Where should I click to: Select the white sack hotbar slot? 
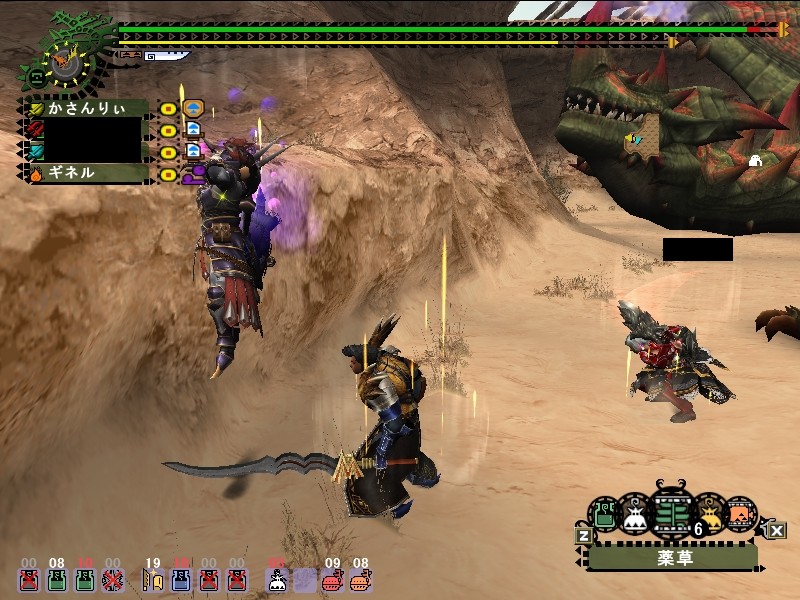pyautogui.click(x=277, y=579)
